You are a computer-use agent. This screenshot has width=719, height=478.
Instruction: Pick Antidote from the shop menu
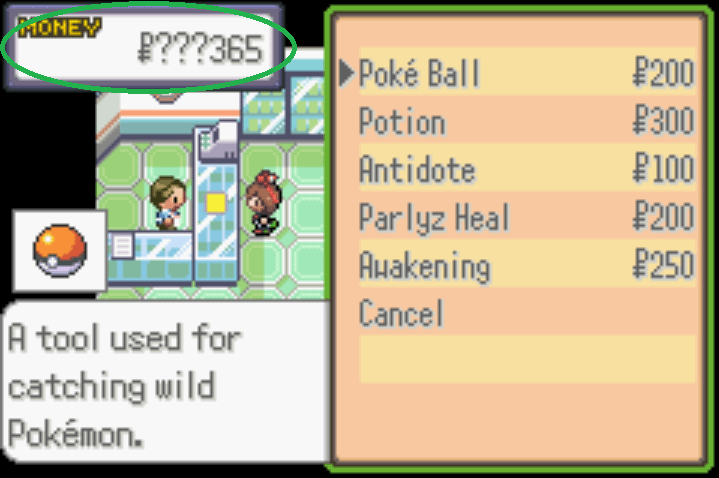click(x=417, y=170)
